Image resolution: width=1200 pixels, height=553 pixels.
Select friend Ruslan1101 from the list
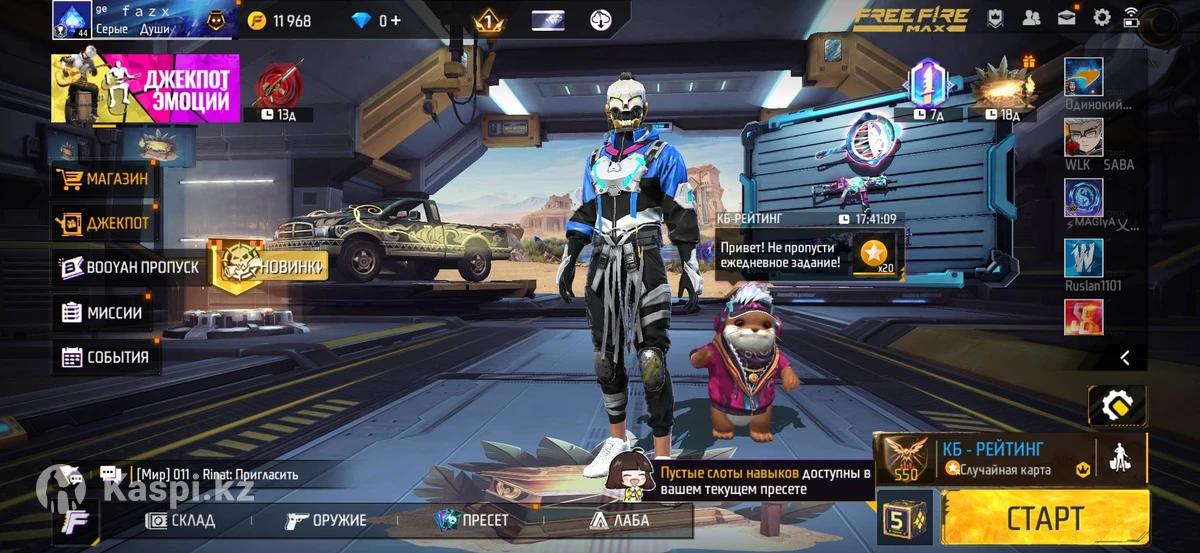[x=1084, y=259]
